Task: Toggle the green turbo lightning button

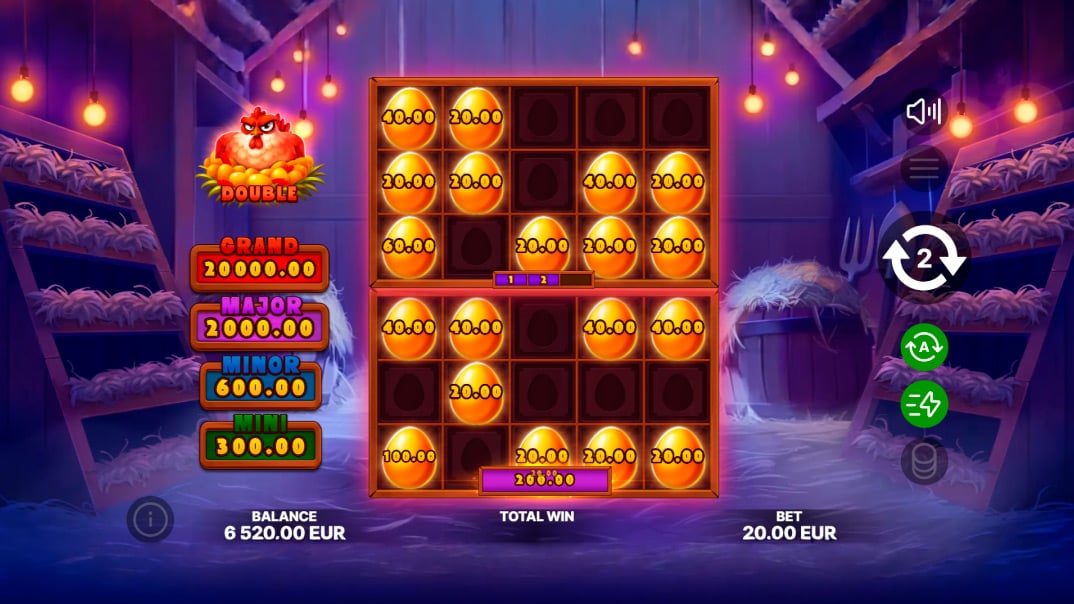Action: pos(924,404)
